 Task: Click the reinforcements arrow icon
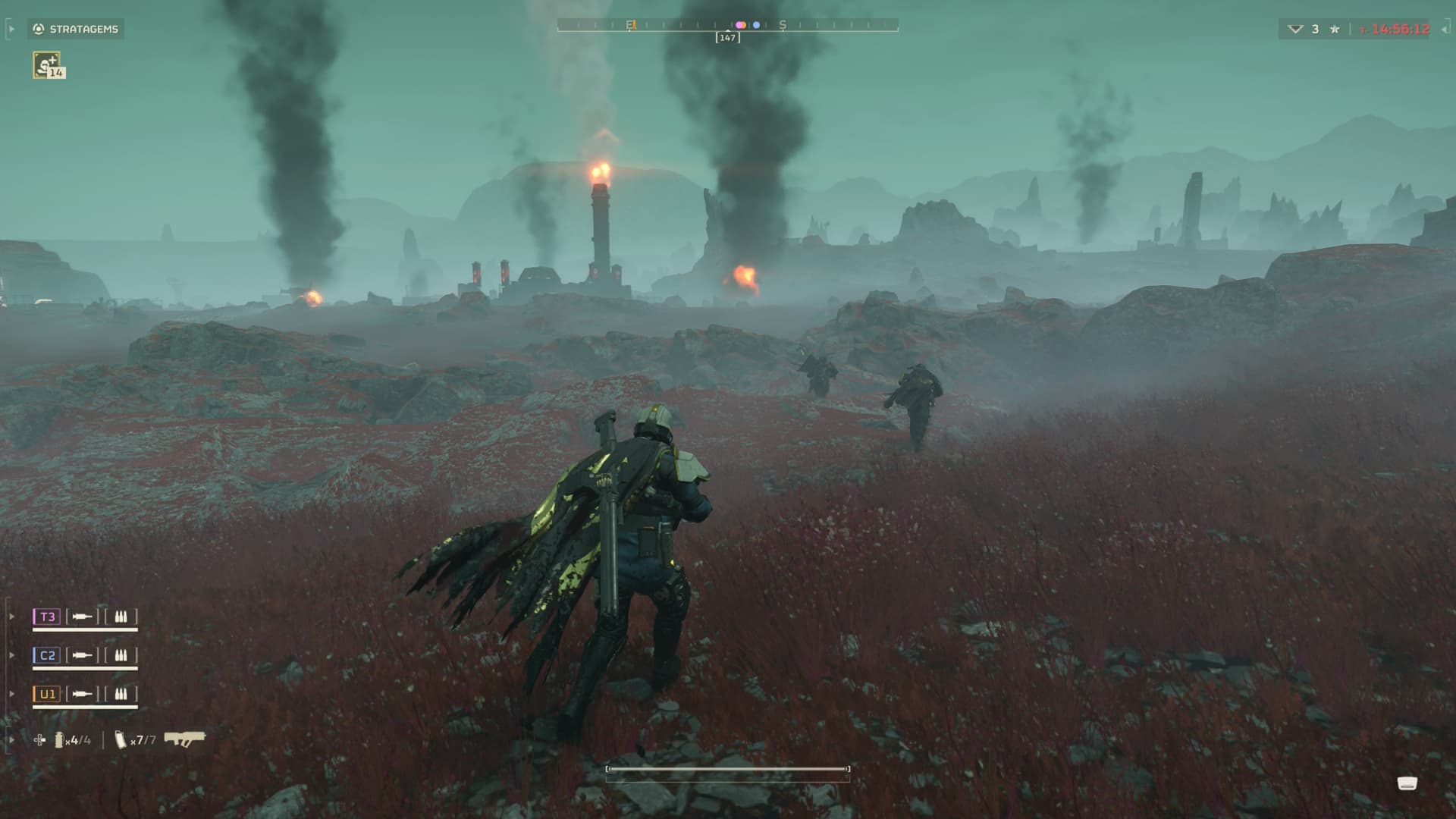(1295, 29)
